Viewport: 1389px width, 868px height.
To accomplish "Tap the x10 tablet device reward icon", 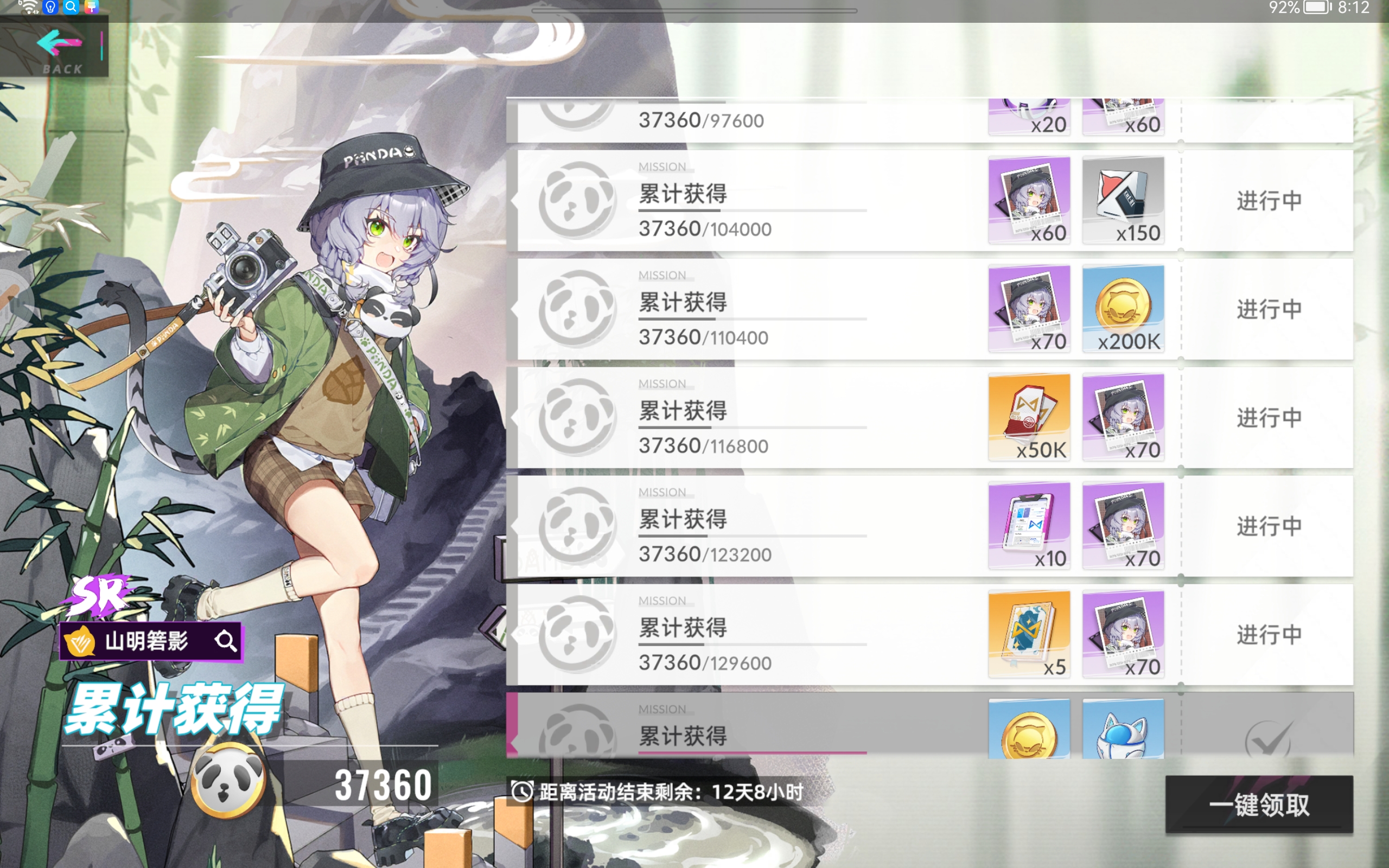I will 1029,525.
